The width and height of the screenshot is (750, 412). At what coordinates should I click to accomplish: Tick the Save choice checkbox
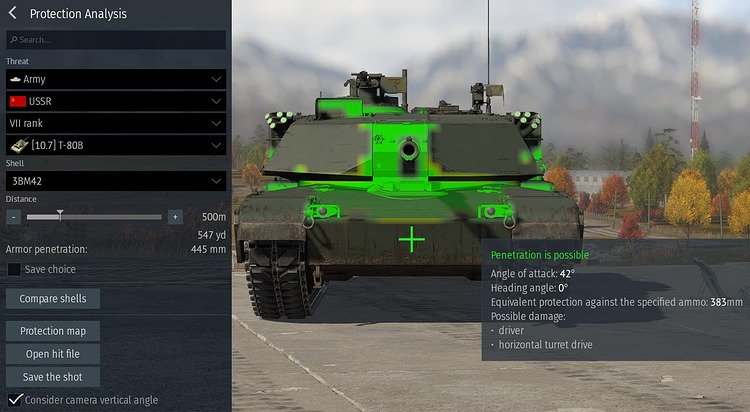coord(14,269)
